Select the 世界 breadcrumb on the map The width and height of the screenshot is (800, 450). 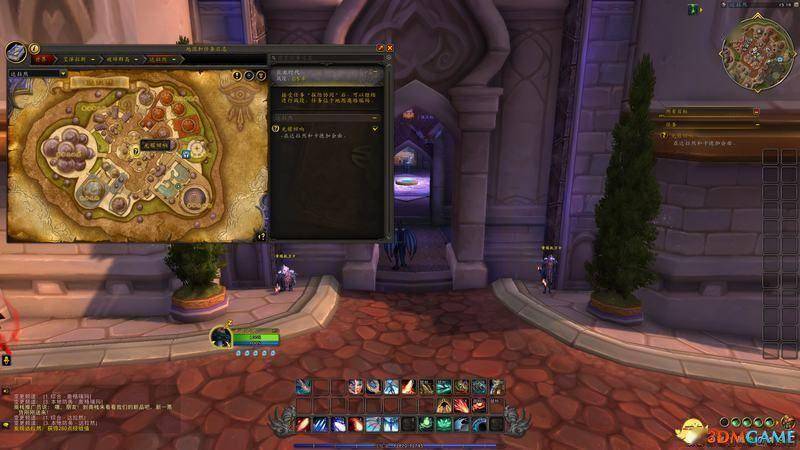(41, 59)
